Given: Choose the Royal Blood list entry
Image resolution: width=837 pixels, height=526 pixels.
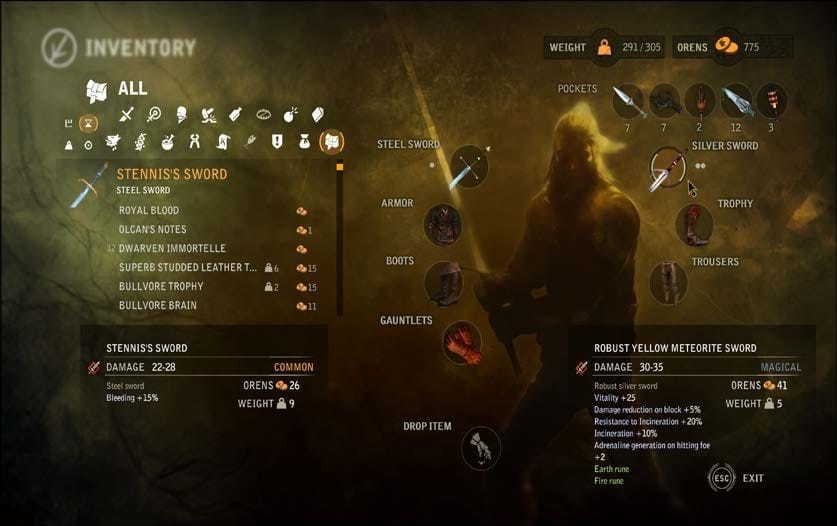Looking at the screenshot, I should click(x=149, y=211).
